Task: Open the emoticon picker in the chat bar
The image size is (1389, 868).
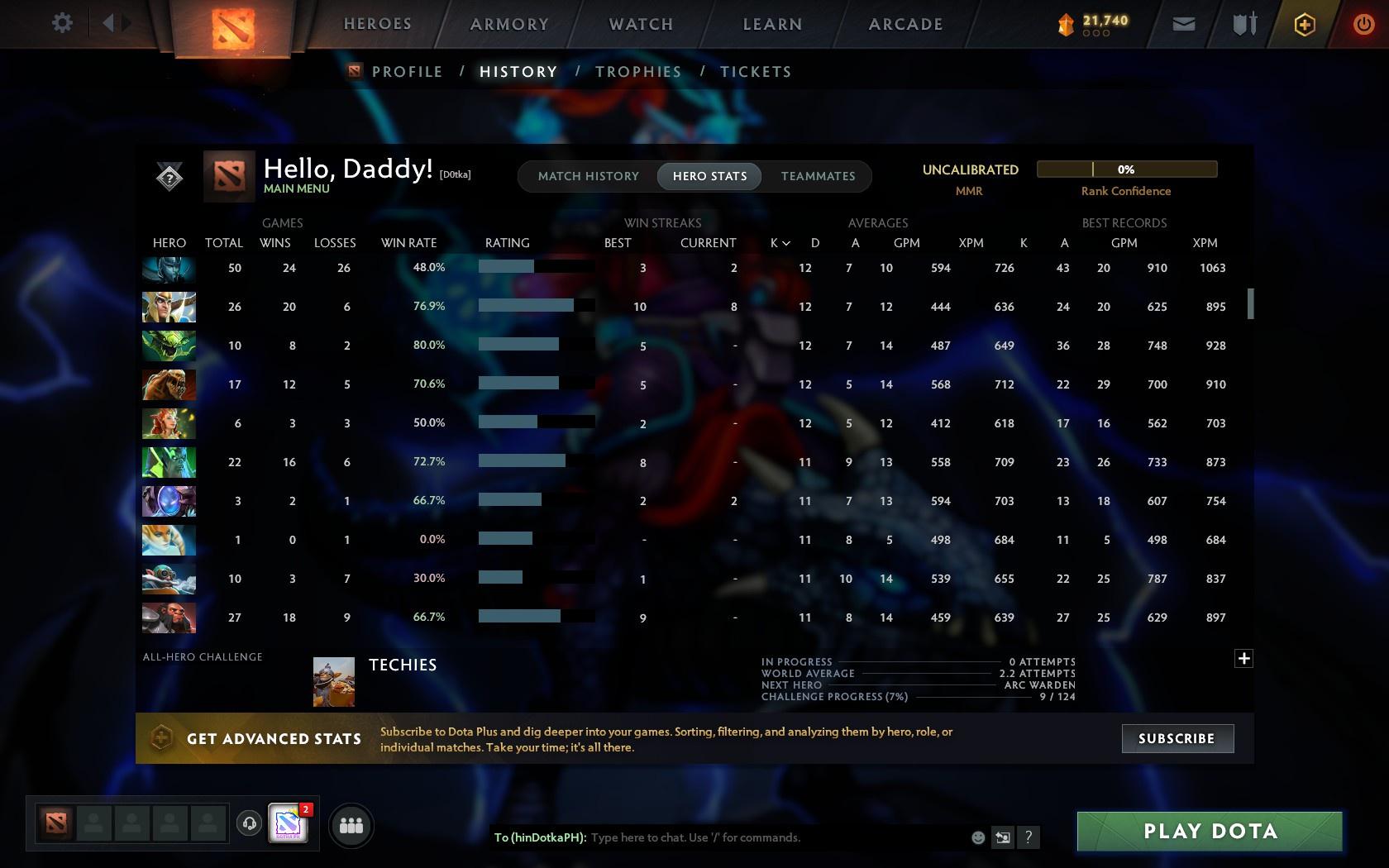Action: coord(978,837)
